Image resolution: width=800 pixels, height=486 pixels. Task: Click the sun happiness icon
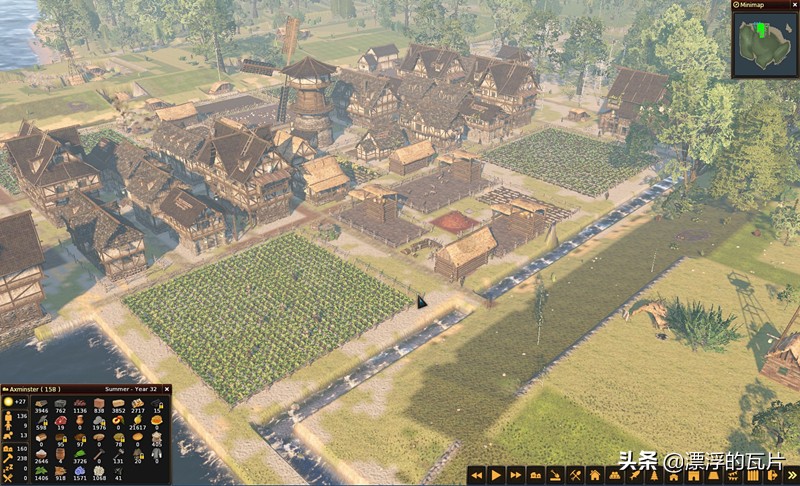7,401
